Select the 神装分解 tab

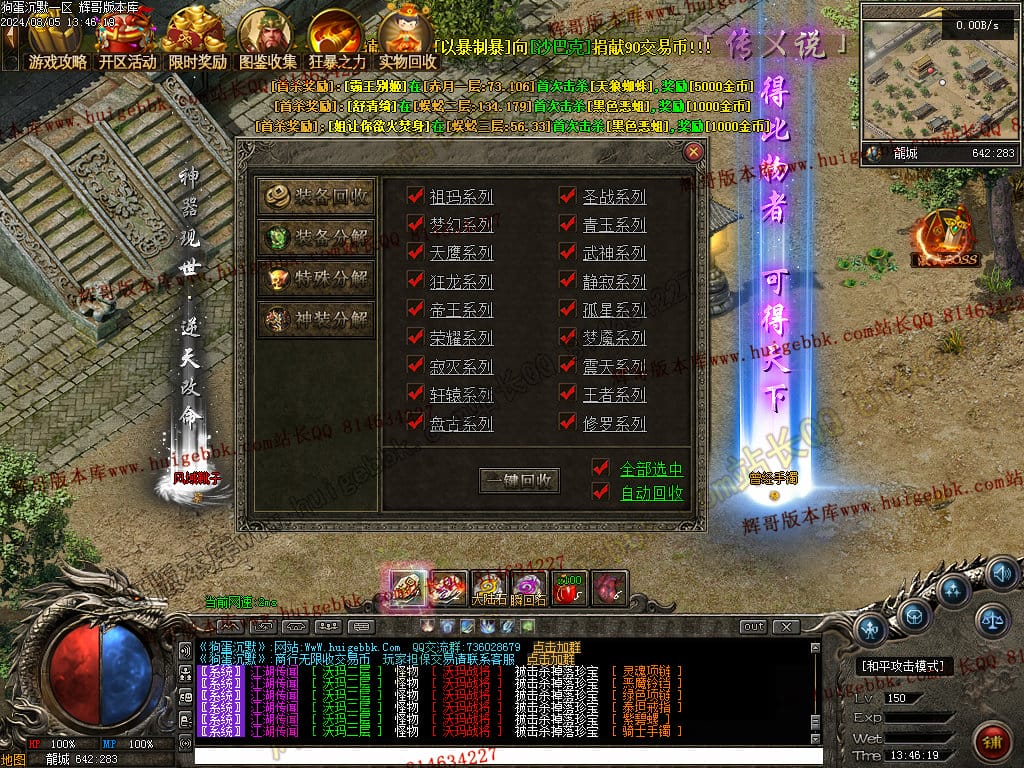(x=316, y=320)
